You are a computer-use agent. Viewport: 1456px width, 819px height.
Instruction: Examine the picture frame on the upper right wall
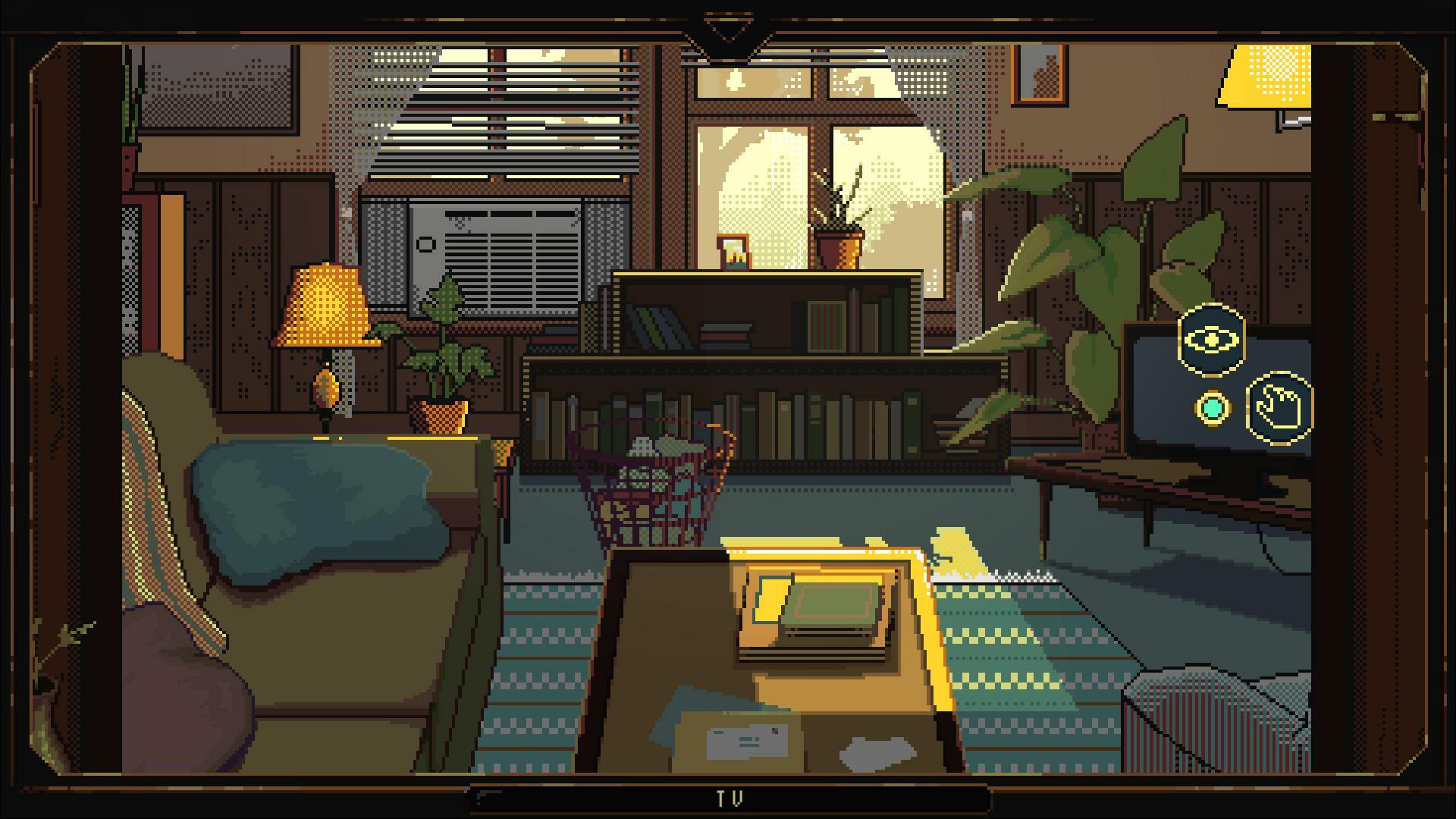click(1037, 76)
